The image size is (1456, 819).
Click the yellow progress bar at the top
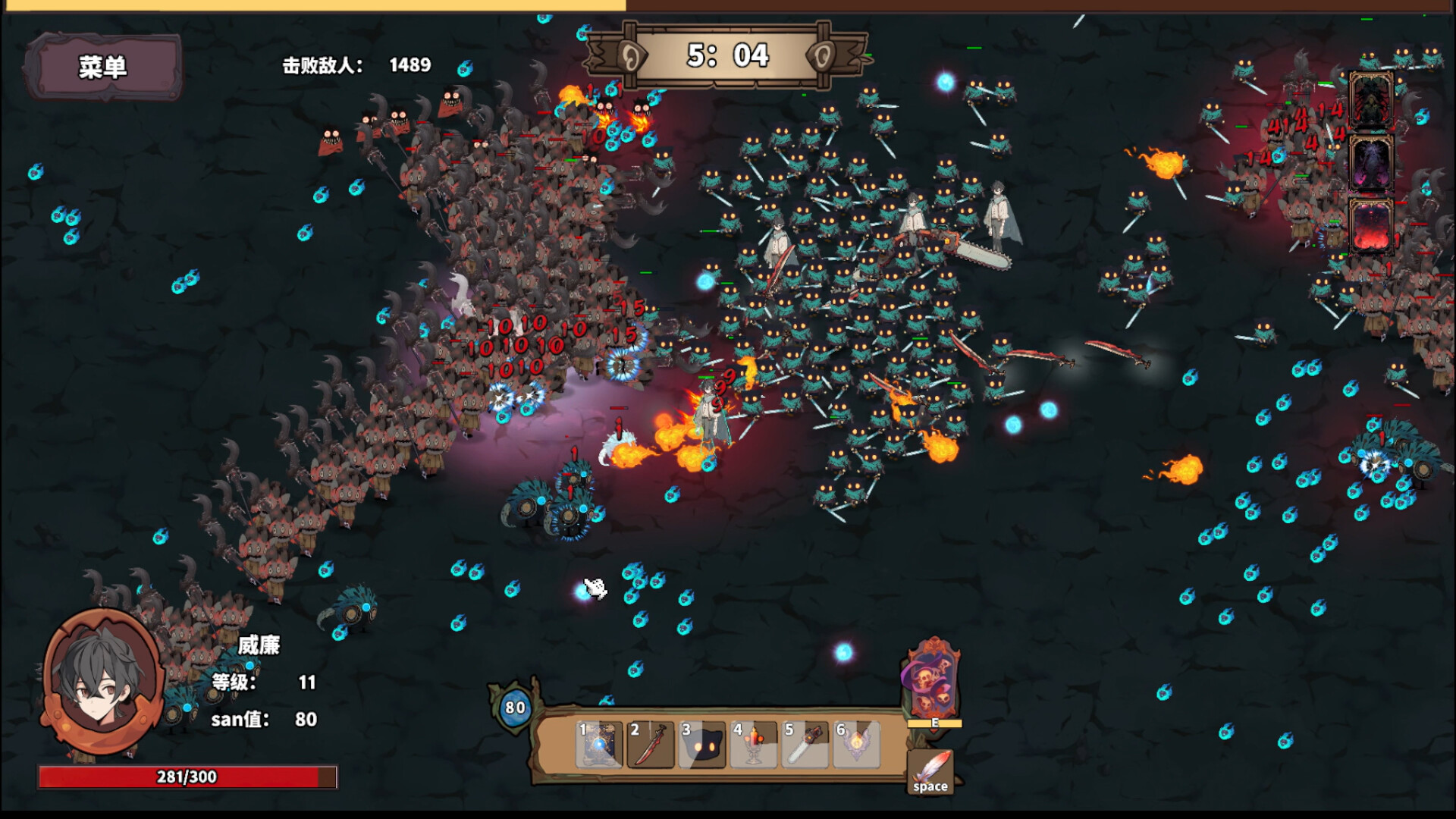[x=303, y=6]
